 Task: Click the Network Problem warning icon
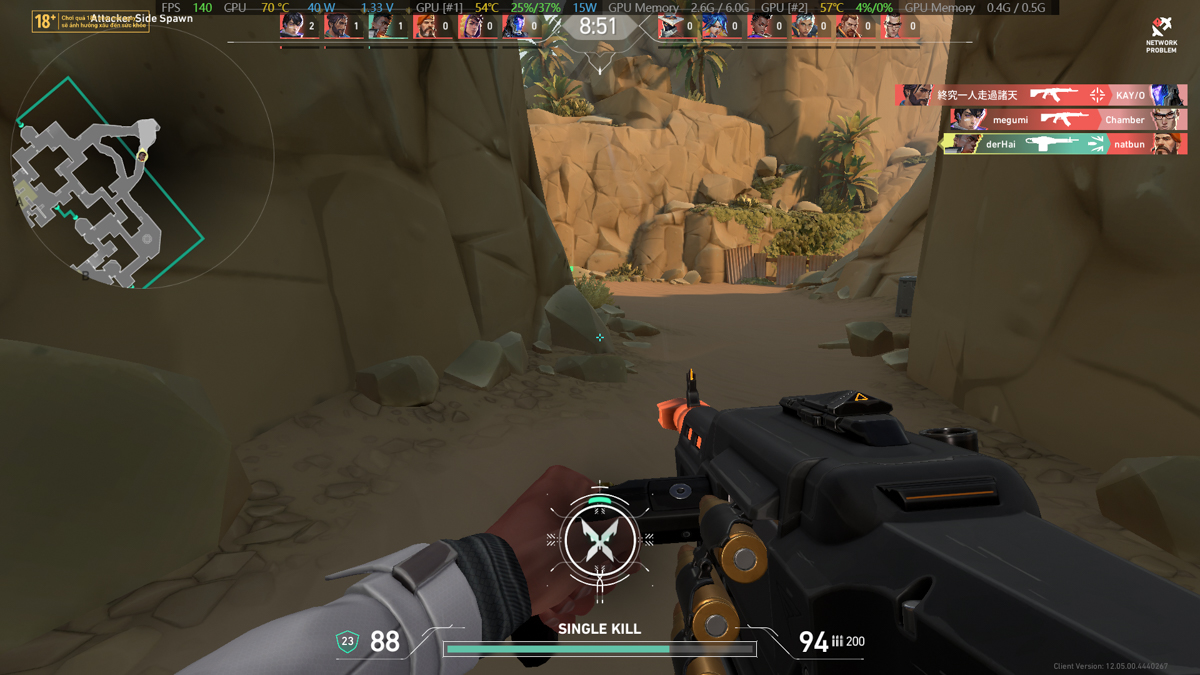(1161, 33)
